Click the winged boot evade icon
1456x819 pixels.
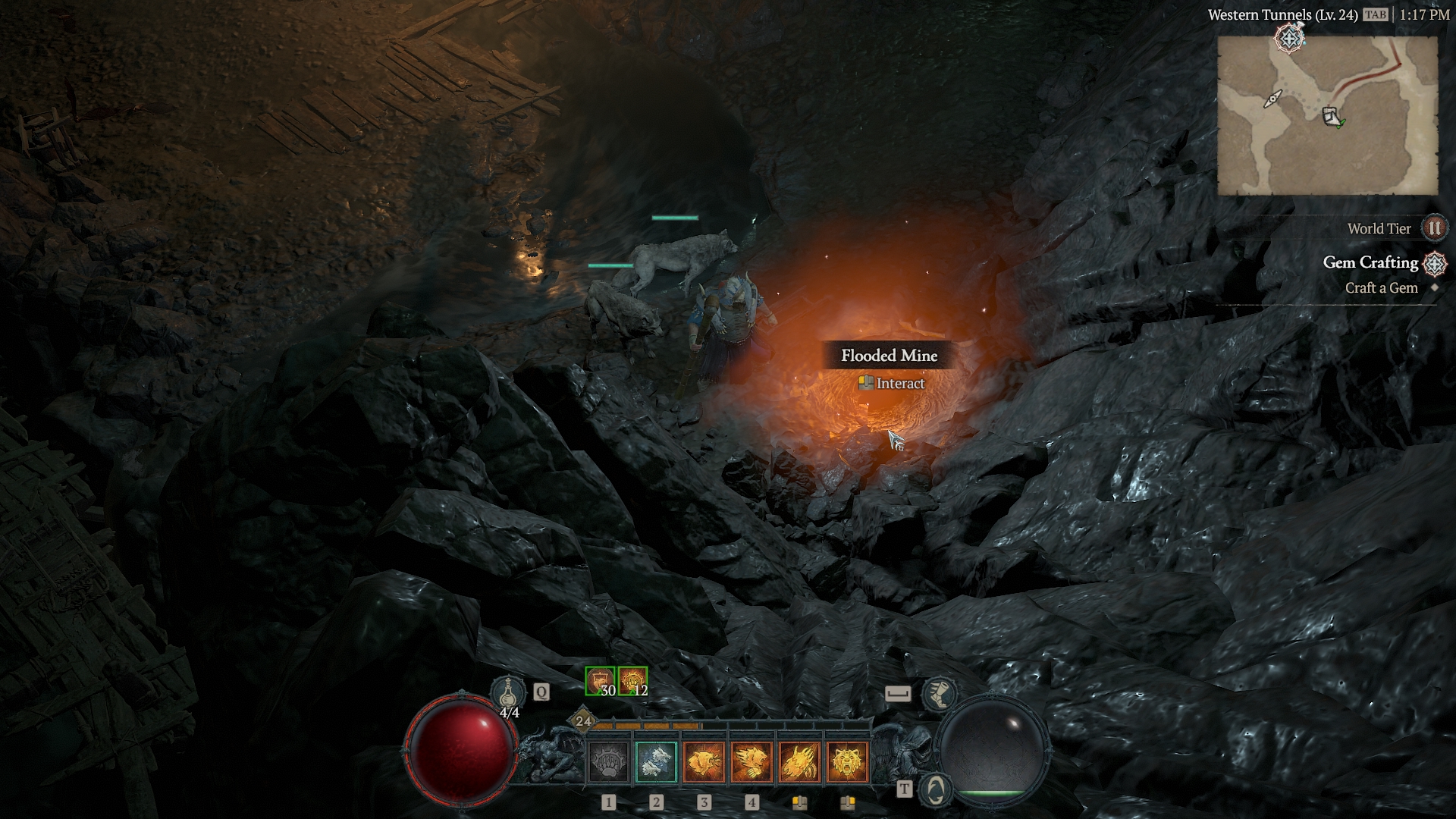coord(939,693)
